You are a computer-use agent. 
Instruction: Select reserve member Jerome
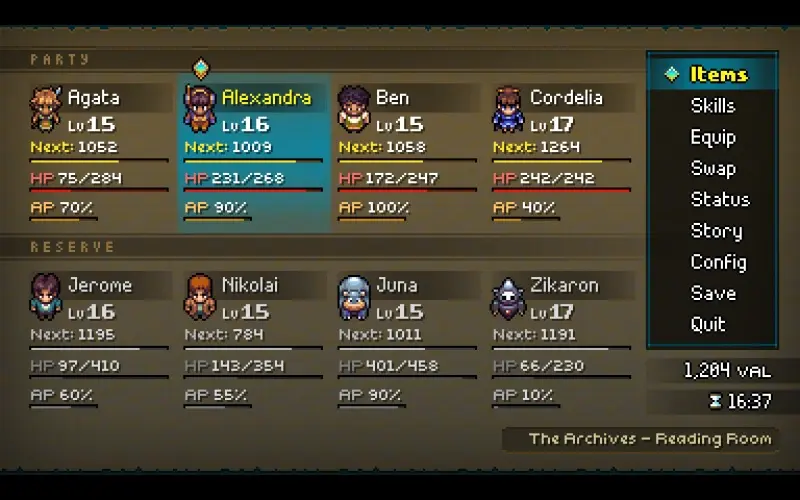click(99, 339)
